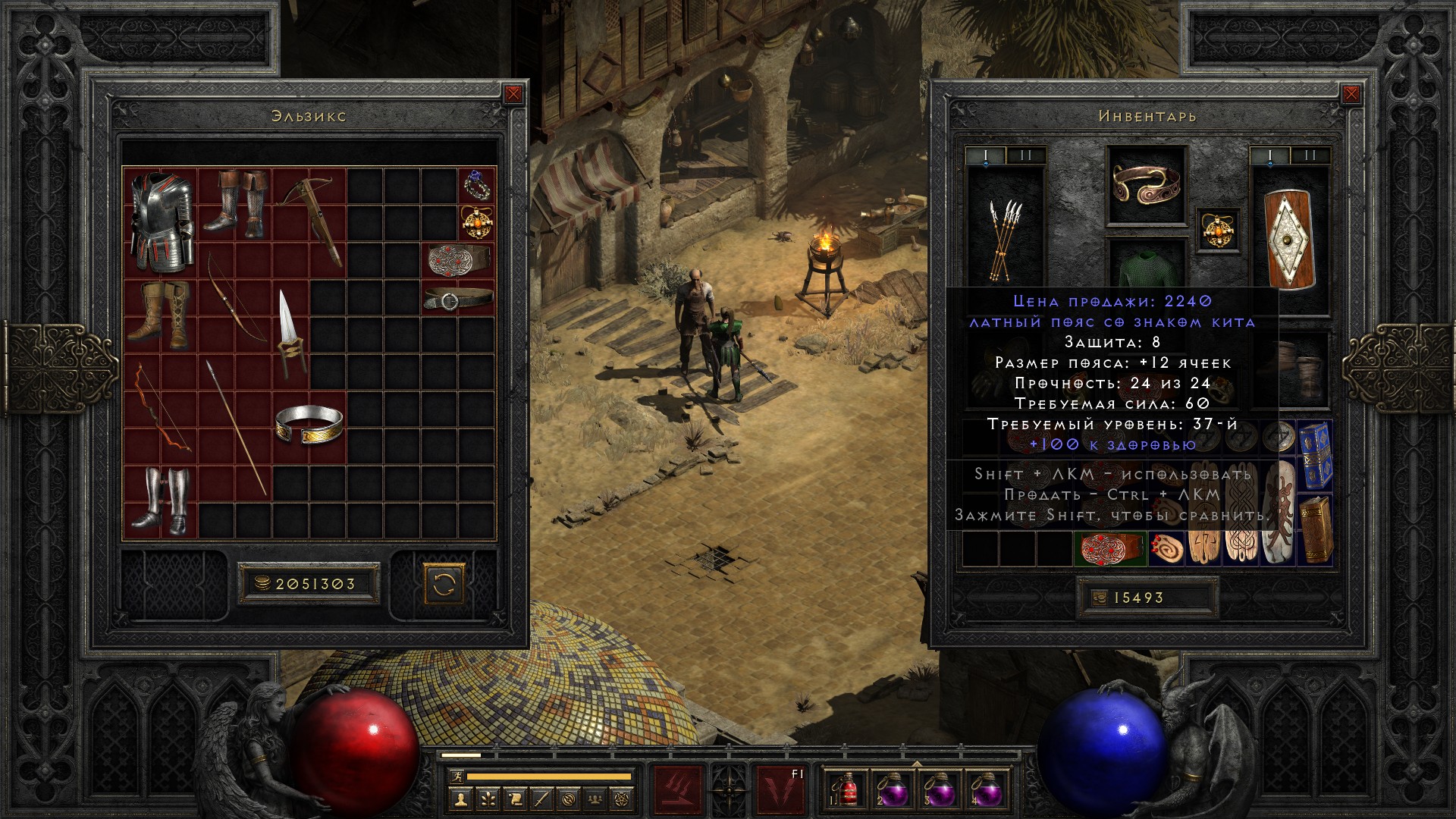This screenshot has width=1456, height=819.
Task: Select the equipped amulet slot
Action: (1218, 230)
